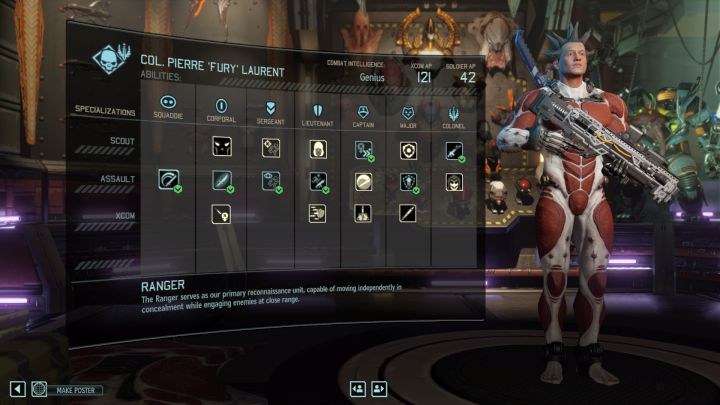Image resolution: width=720 pixels, height=405 pixels.
Task: Select the Colonel Reaper skull ability
Action: tap(453, 181)
